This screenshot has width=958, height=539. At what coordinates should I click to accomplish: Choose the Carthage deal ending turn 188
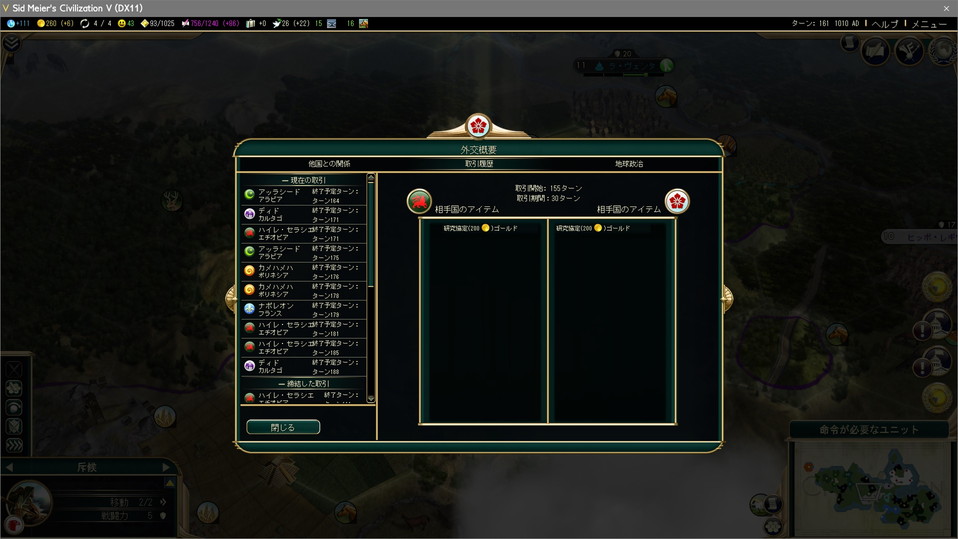tap(303, 365)
